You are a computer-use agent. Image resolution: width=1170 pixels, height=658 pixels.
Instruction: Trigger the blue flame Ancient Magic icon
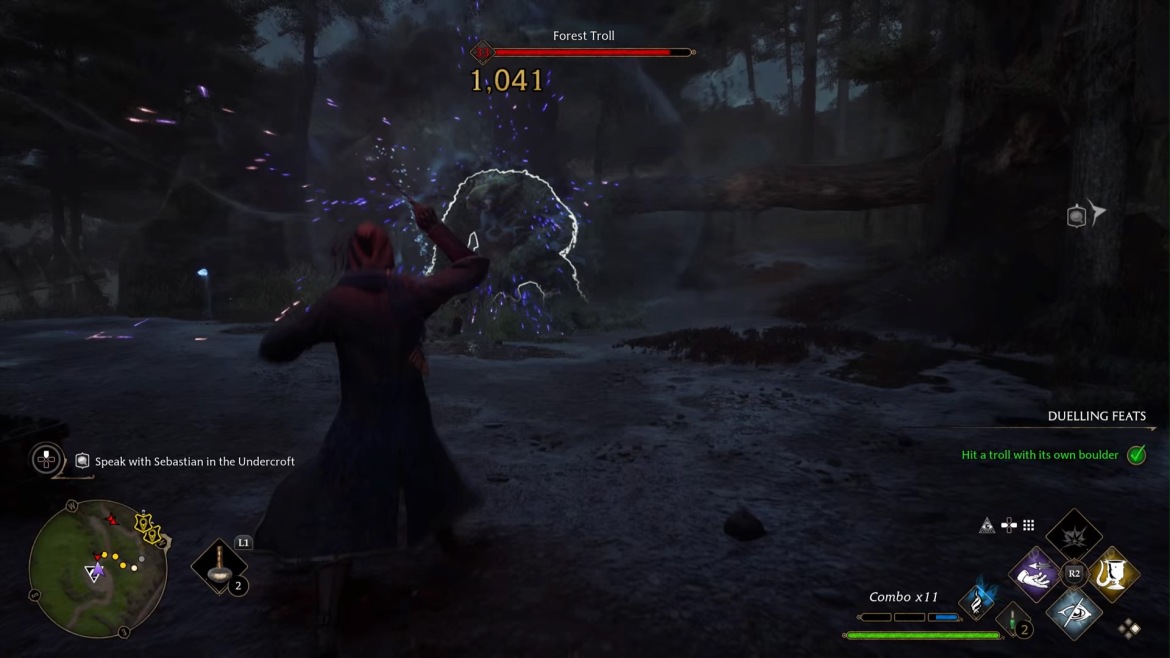tap(979, 598)
